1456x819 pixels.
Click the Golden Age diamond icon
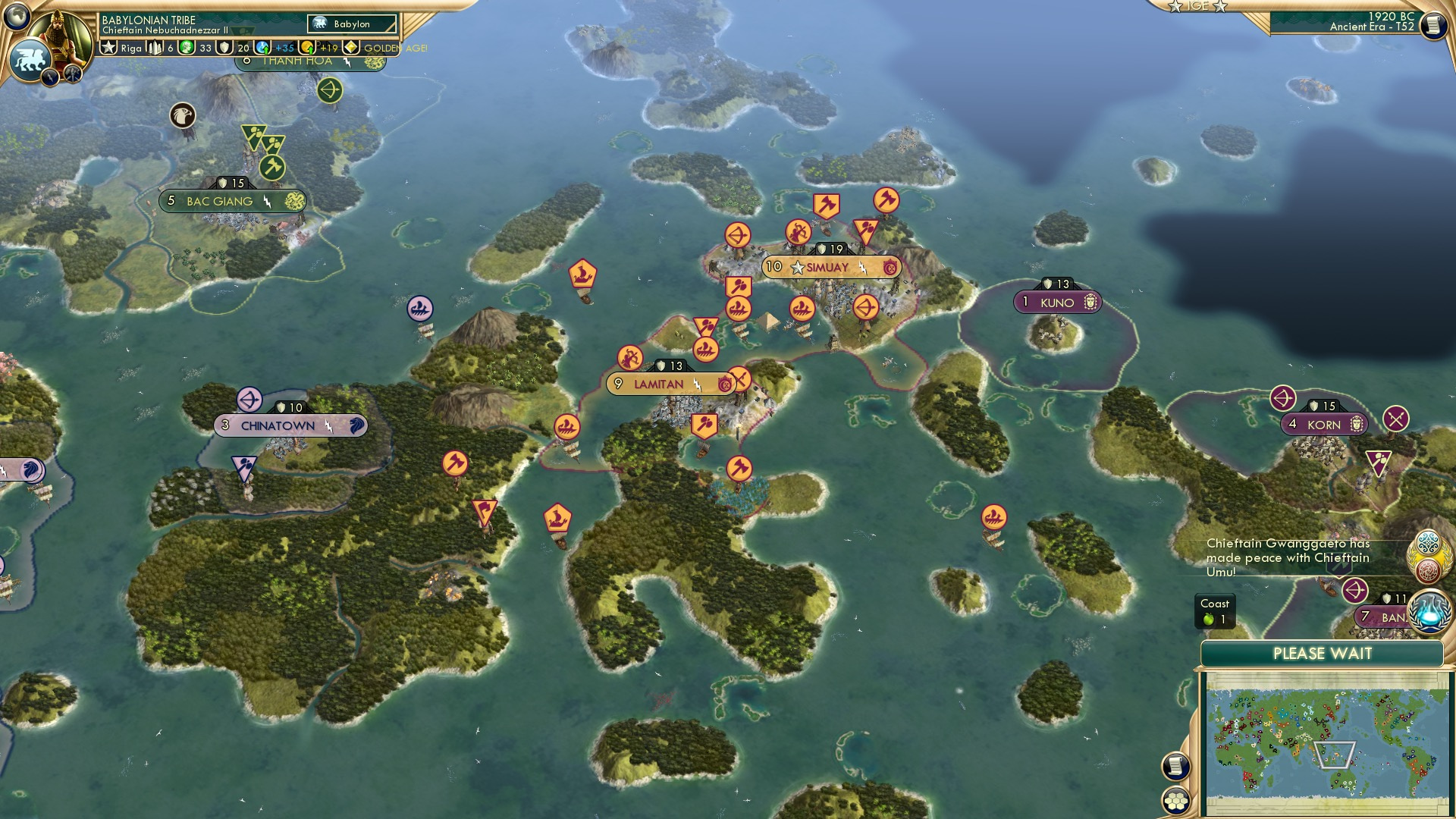pyautogui.click(x=350, y=47)
